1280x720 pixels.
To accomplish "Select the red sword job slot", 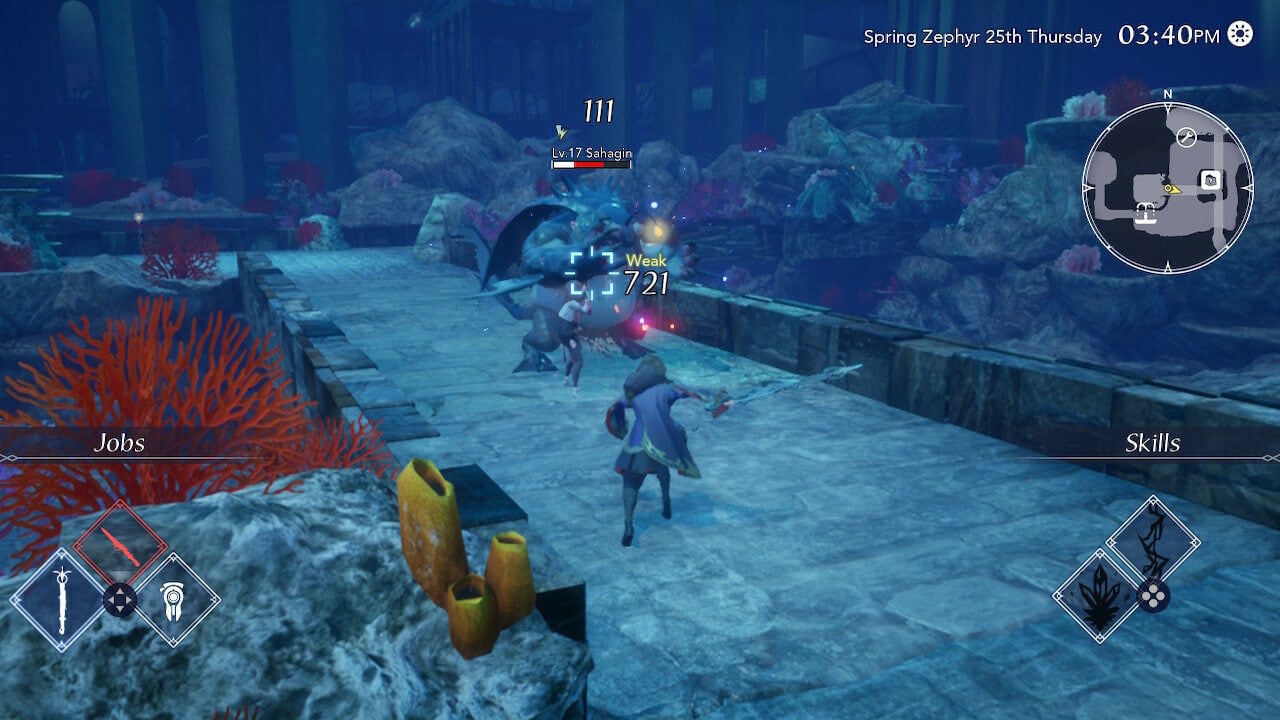I will [x=119, y=544].
